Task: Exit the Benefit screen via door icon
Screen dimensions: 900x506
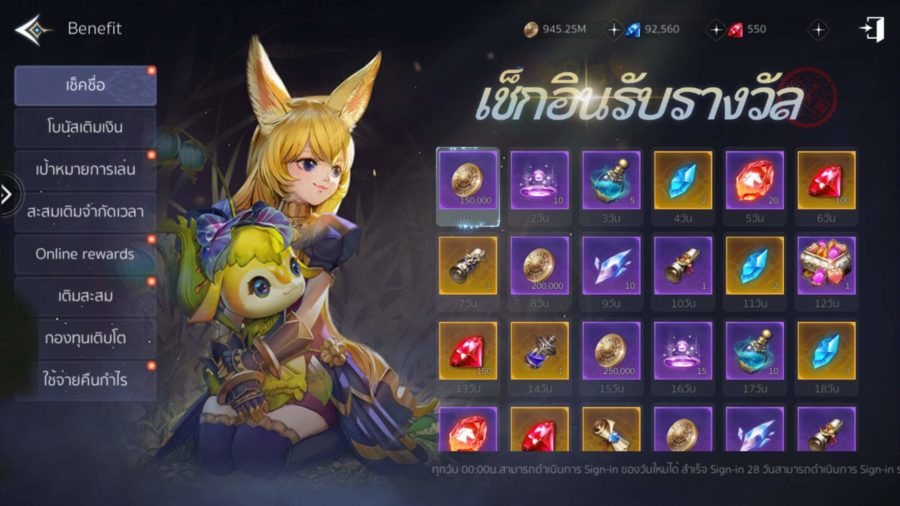Action: click(872, 29)
